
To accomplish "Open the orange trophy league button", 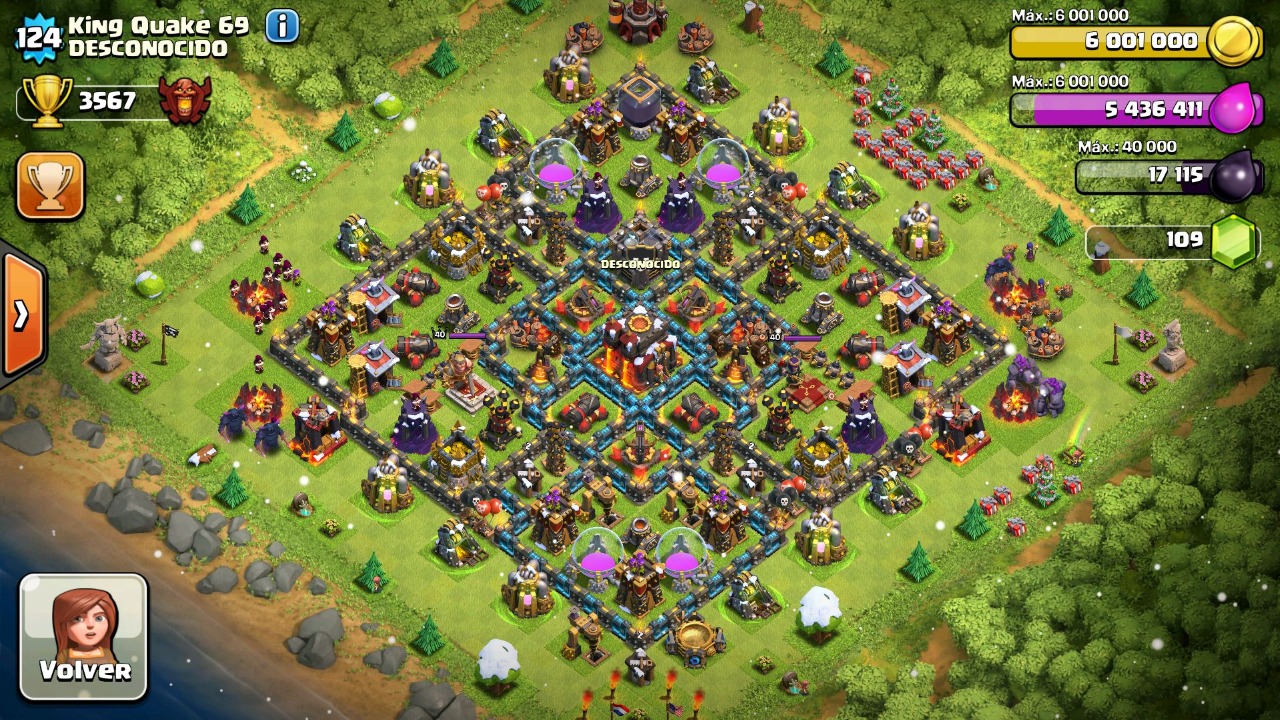I will pyautogui.click(x=50, y=186).
